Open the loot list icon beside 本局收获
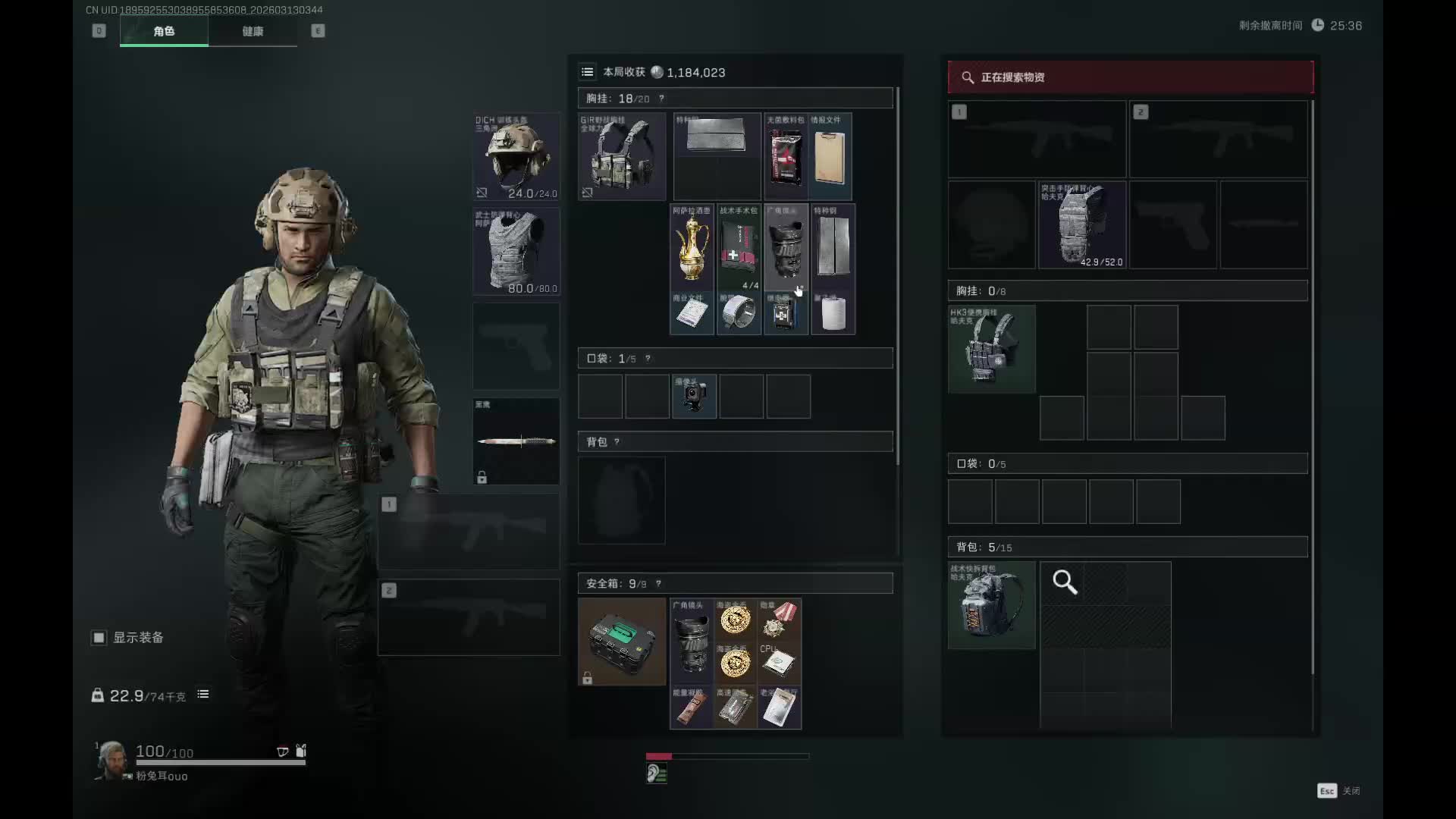This screenshot has width=1456, height=819. tap(588, 72)
